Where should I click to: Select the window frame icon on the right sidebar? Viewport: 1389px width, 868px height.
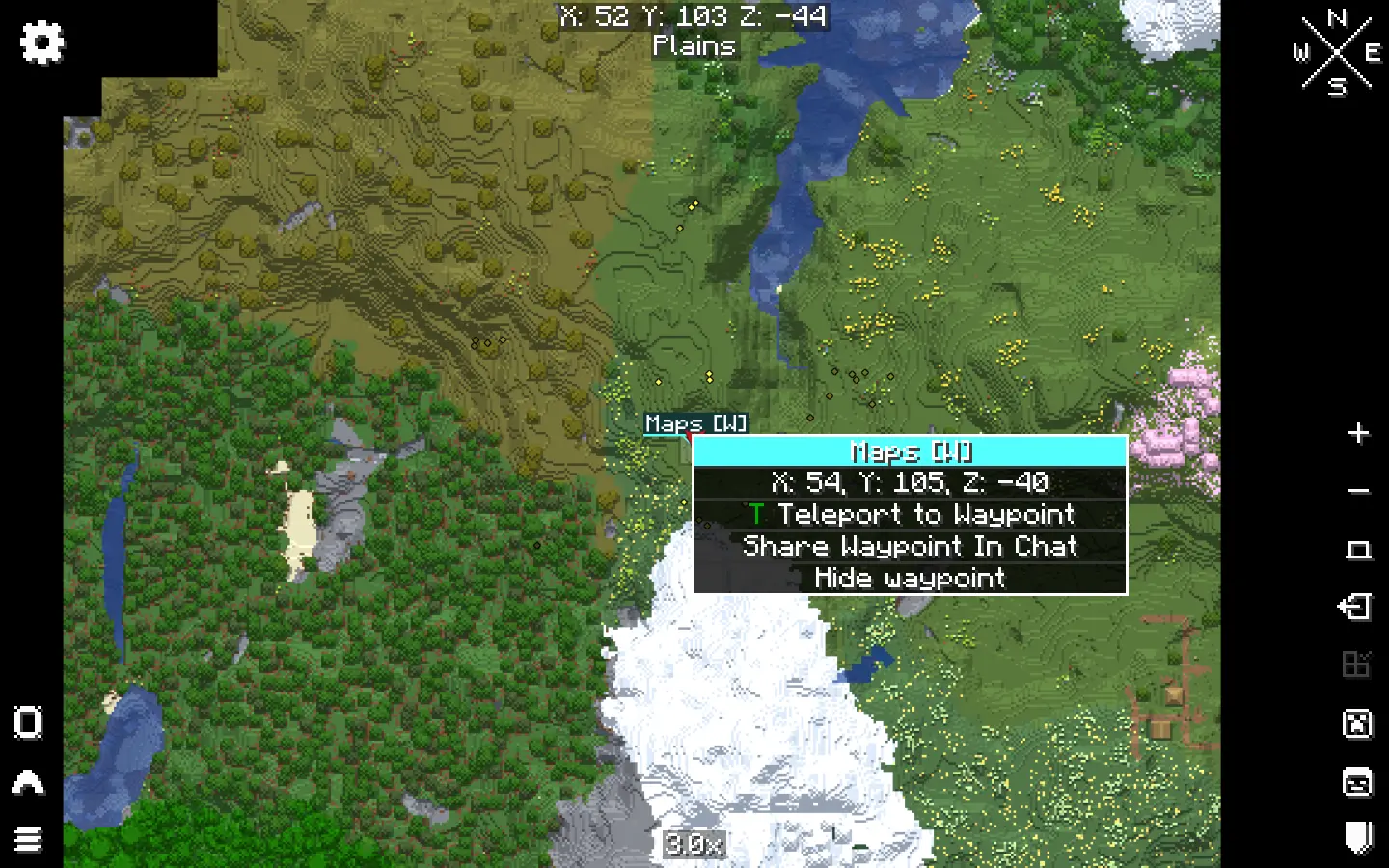[1359, 548]
